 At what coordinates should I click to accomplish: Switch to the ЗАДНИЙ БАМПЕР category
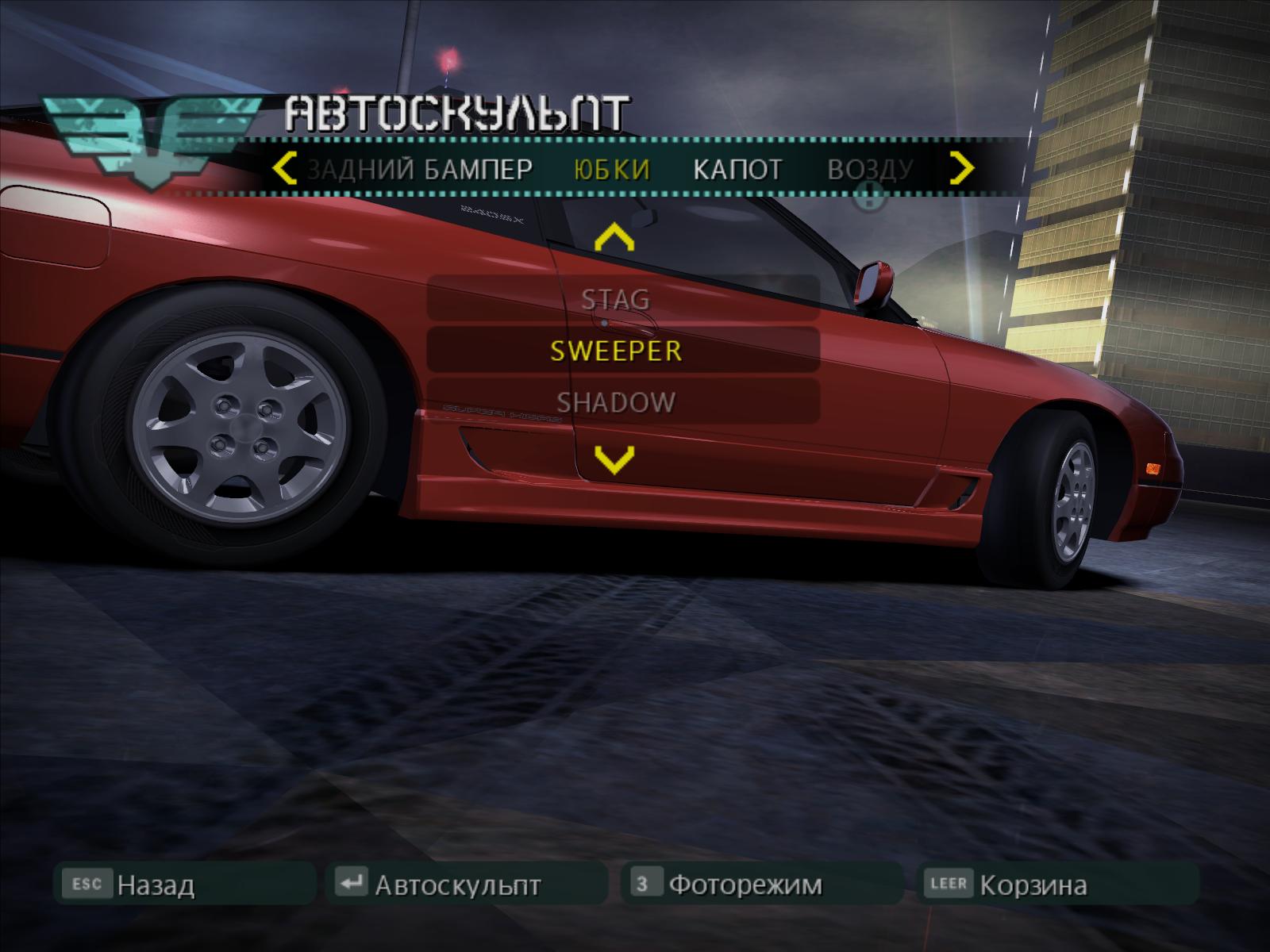point(419,169)
